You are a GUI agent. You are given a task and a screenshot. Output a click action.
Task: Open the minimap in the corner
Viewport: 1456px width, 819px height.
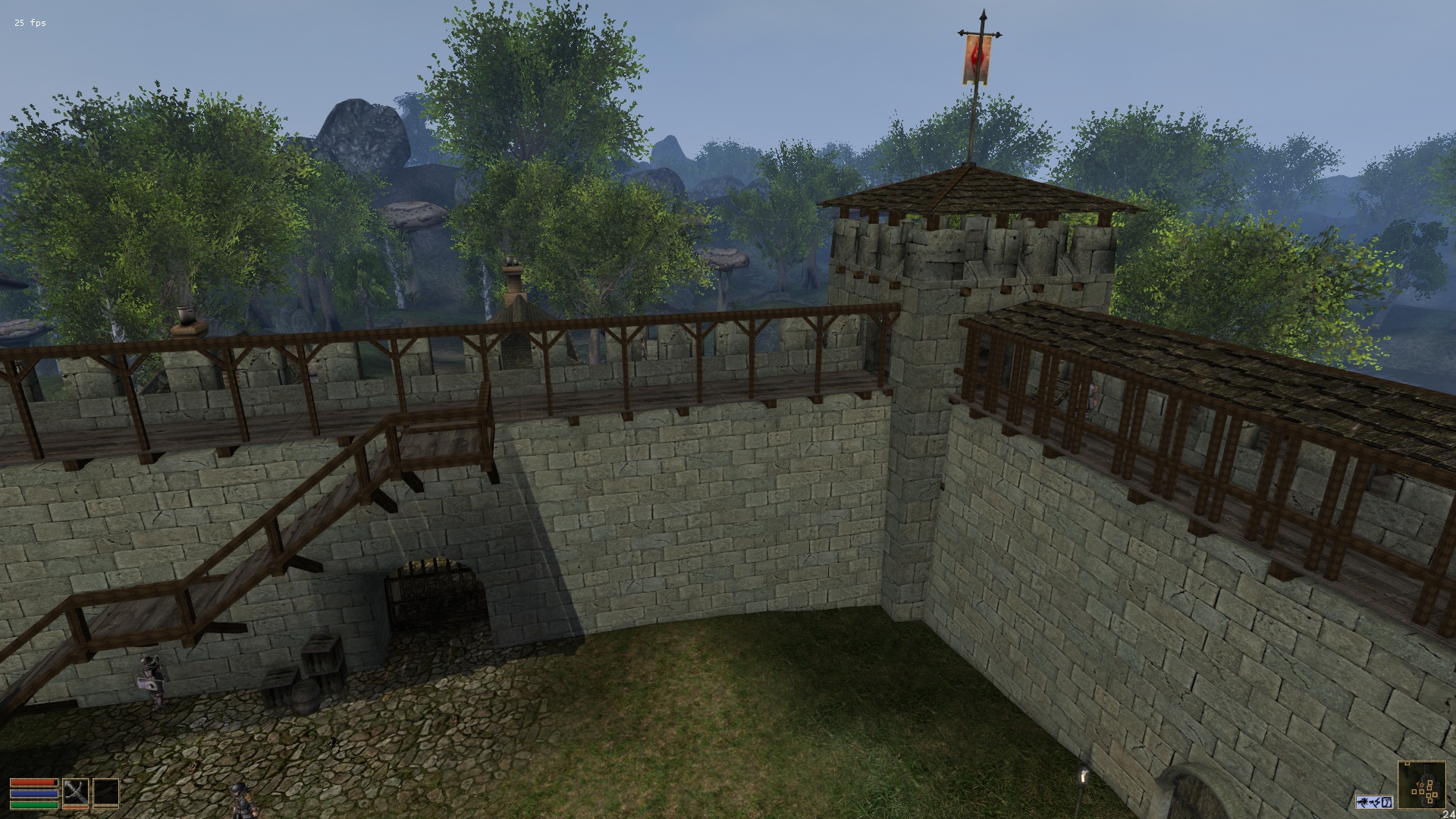pyautogui.click(x=1421, y=786)
